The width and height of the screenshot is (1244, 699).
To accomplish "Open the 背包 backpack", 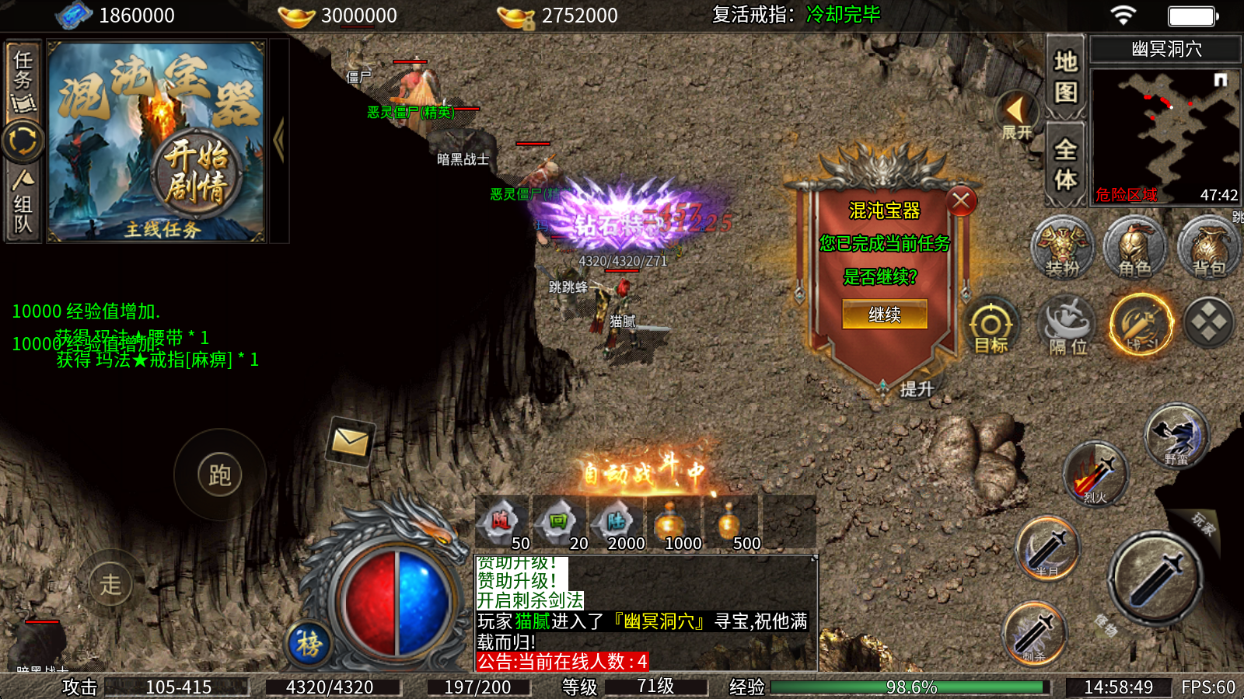I will click(x=1208, y=246).
